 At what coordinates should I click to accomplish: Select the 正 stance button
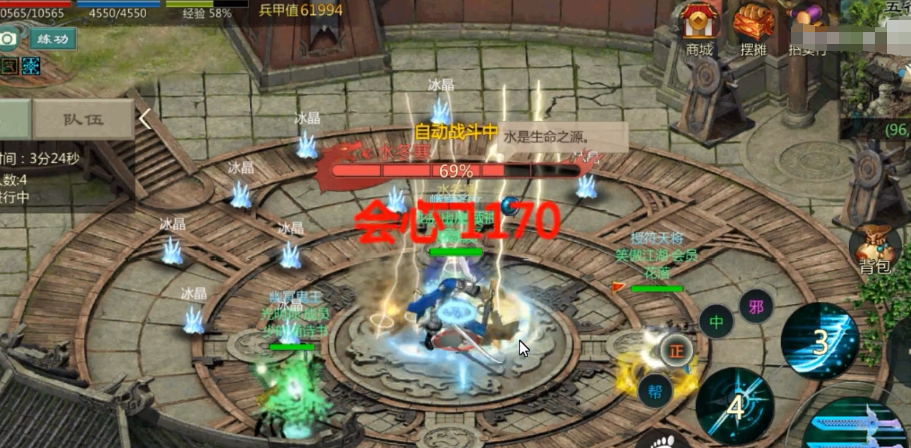(676, 351)
